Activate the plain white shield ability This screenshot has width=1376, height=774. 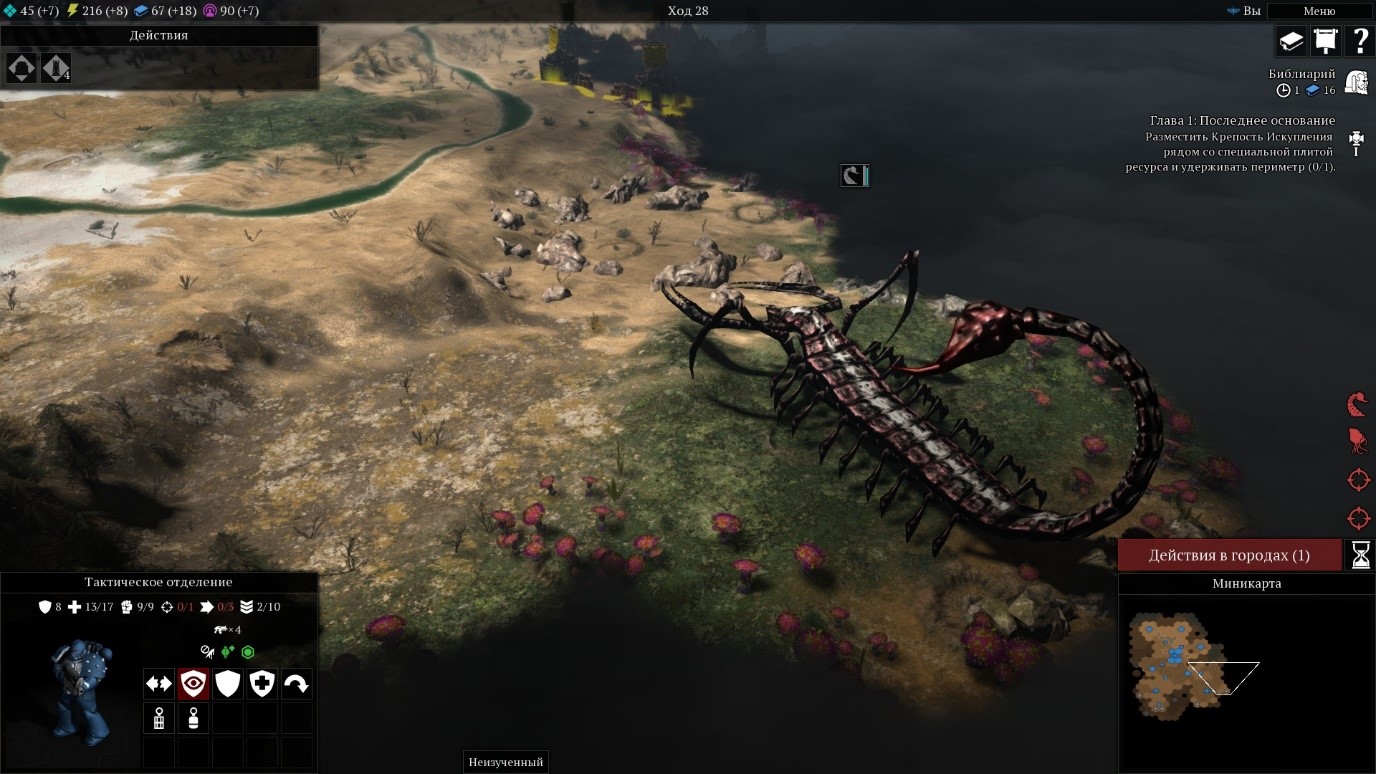[x=228, y=684]
